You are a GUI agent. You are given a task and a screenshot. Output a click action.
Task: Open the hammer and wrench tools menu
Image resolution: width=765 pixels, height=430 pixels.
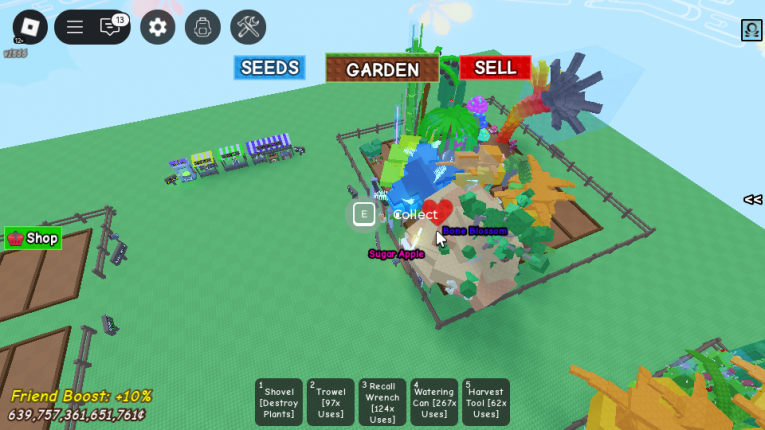(248, 27)
